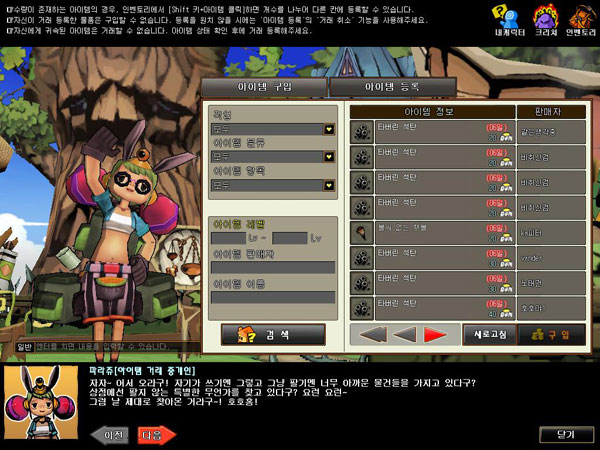Click the 아이템 이름 (item name) input field

click(x=272, y=297)
